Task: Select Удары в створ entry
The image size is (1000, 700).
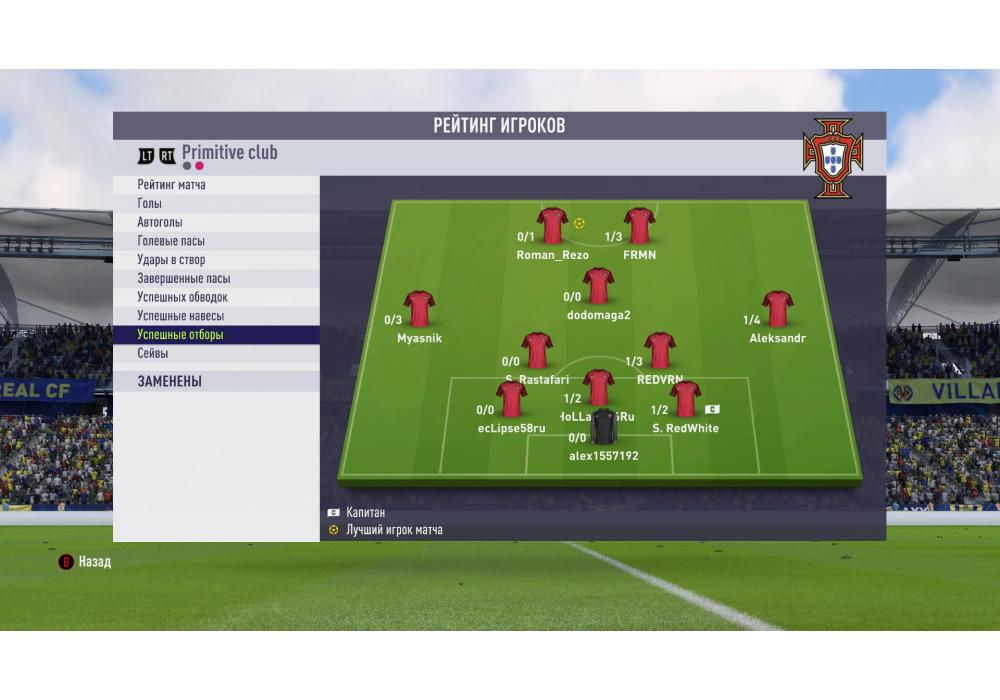Action: point(216,260)
